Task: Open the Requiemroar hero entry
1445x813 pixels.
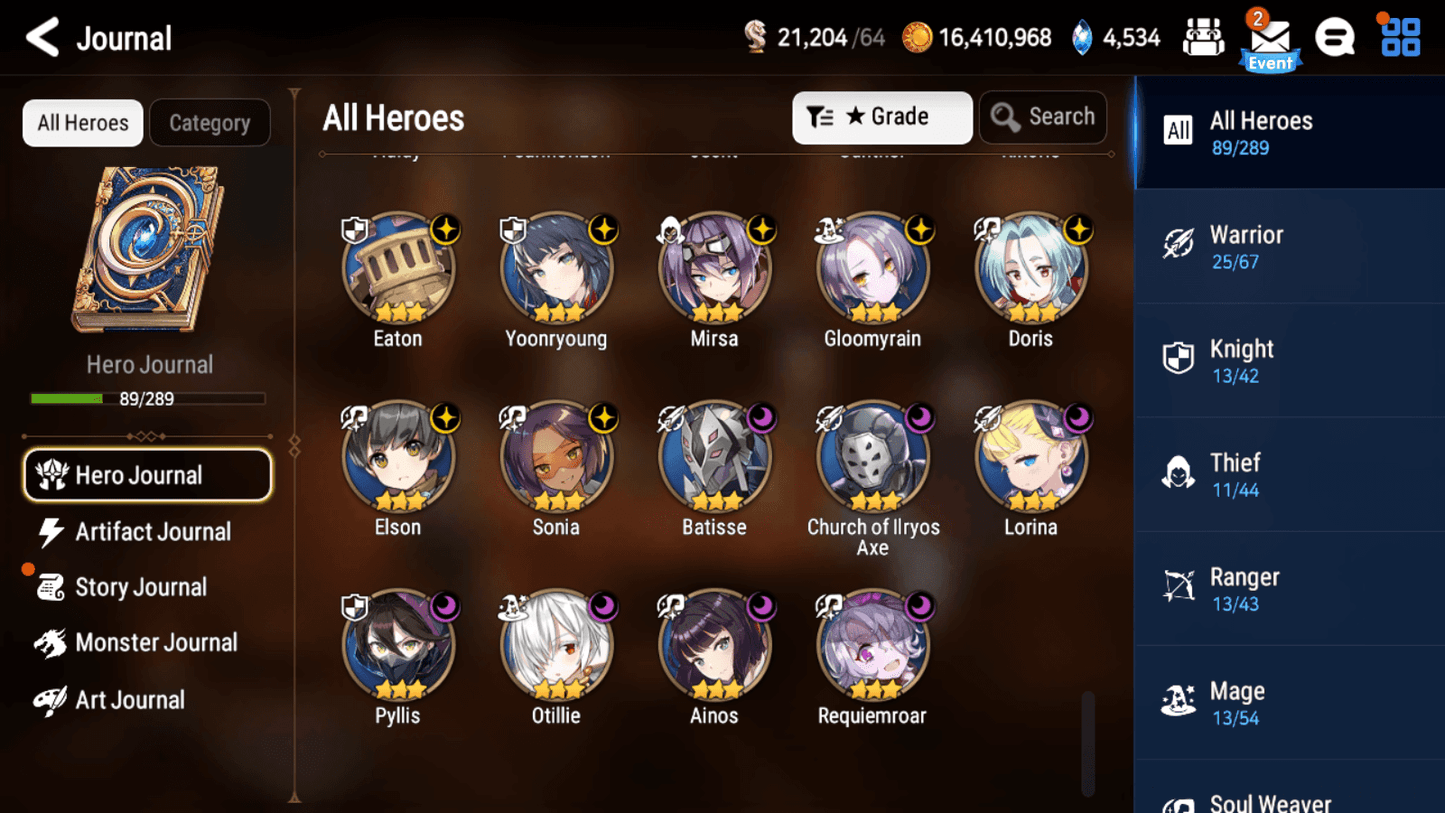Action: 872,646
